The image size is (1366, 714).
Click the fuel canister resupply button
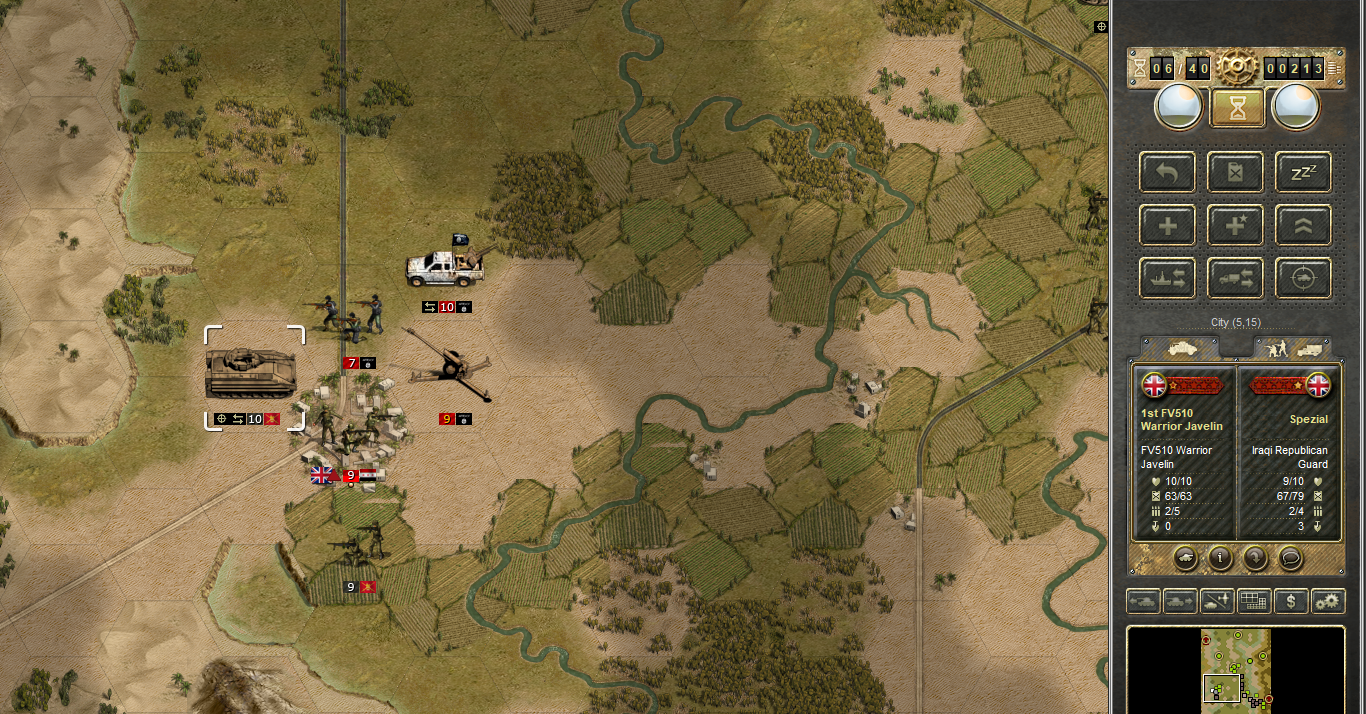[x=1235, y=173]
